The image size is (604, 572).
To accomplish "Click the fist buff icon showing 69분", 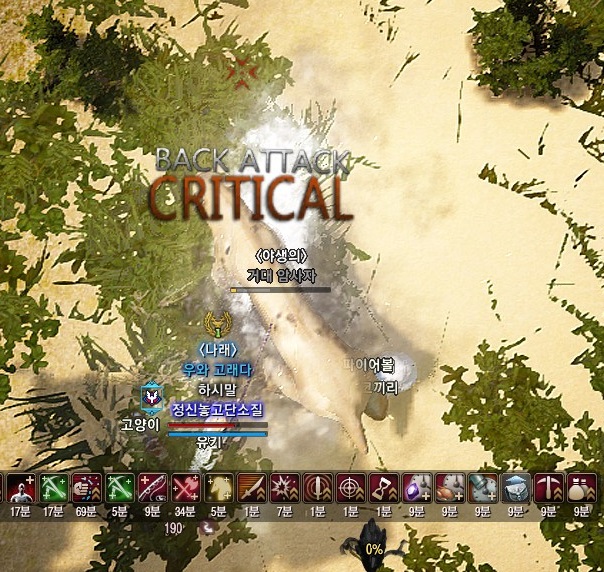I will (x=86, y=488).
